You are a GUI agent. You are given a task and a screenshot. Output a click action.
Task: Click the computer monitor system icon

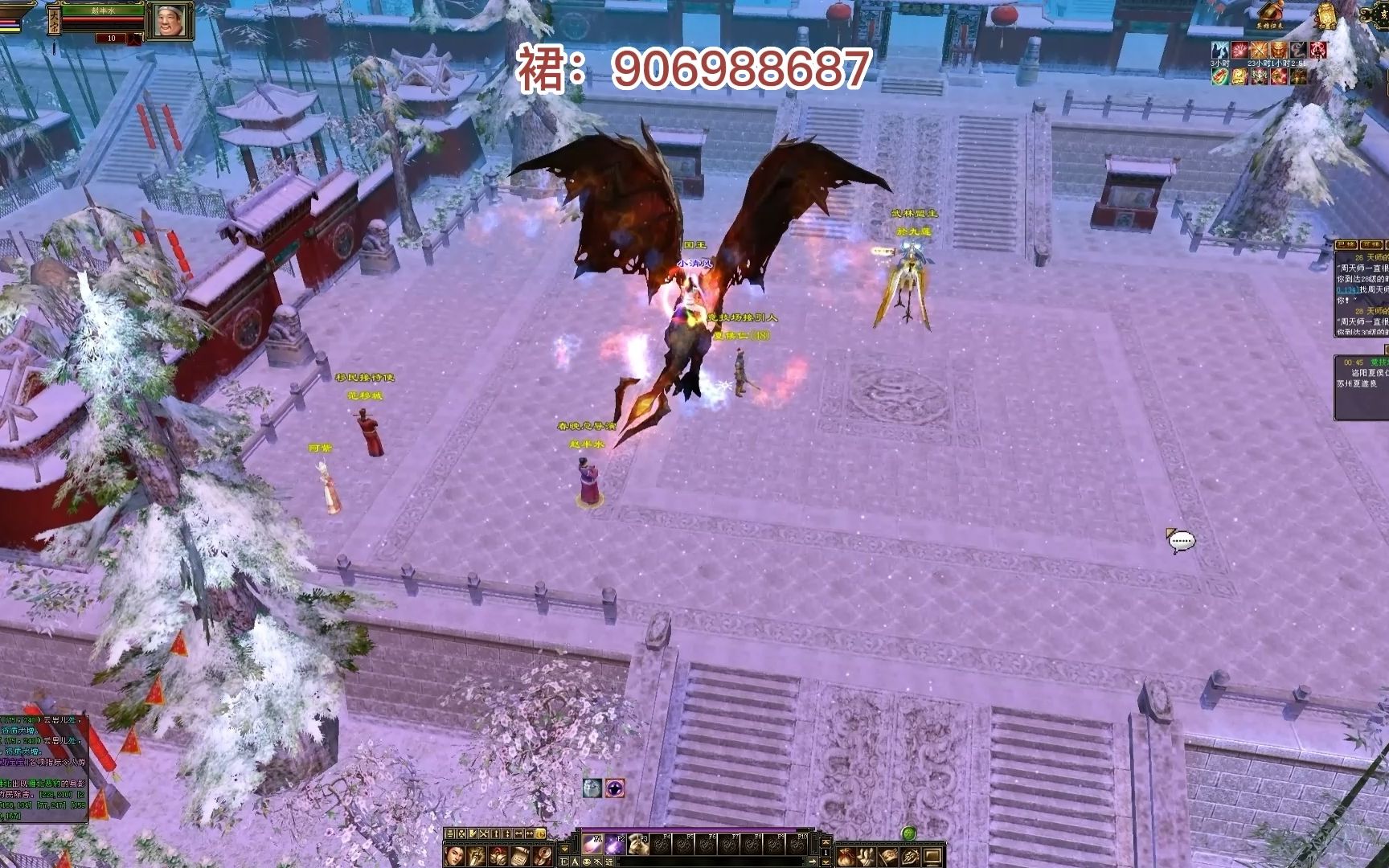(932, 856)
